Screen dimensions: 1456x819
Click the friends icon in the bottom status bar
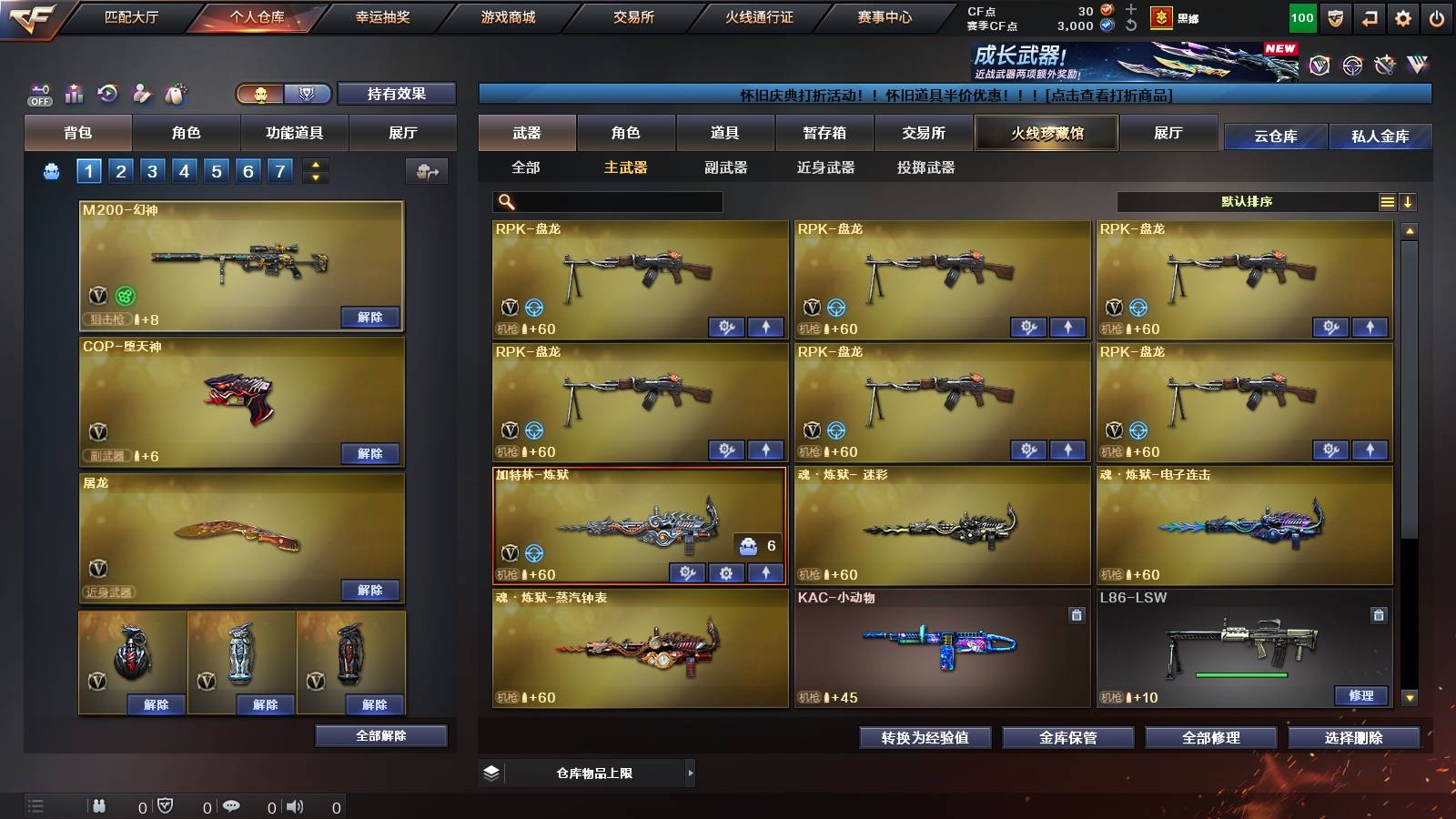pos(98,804)
